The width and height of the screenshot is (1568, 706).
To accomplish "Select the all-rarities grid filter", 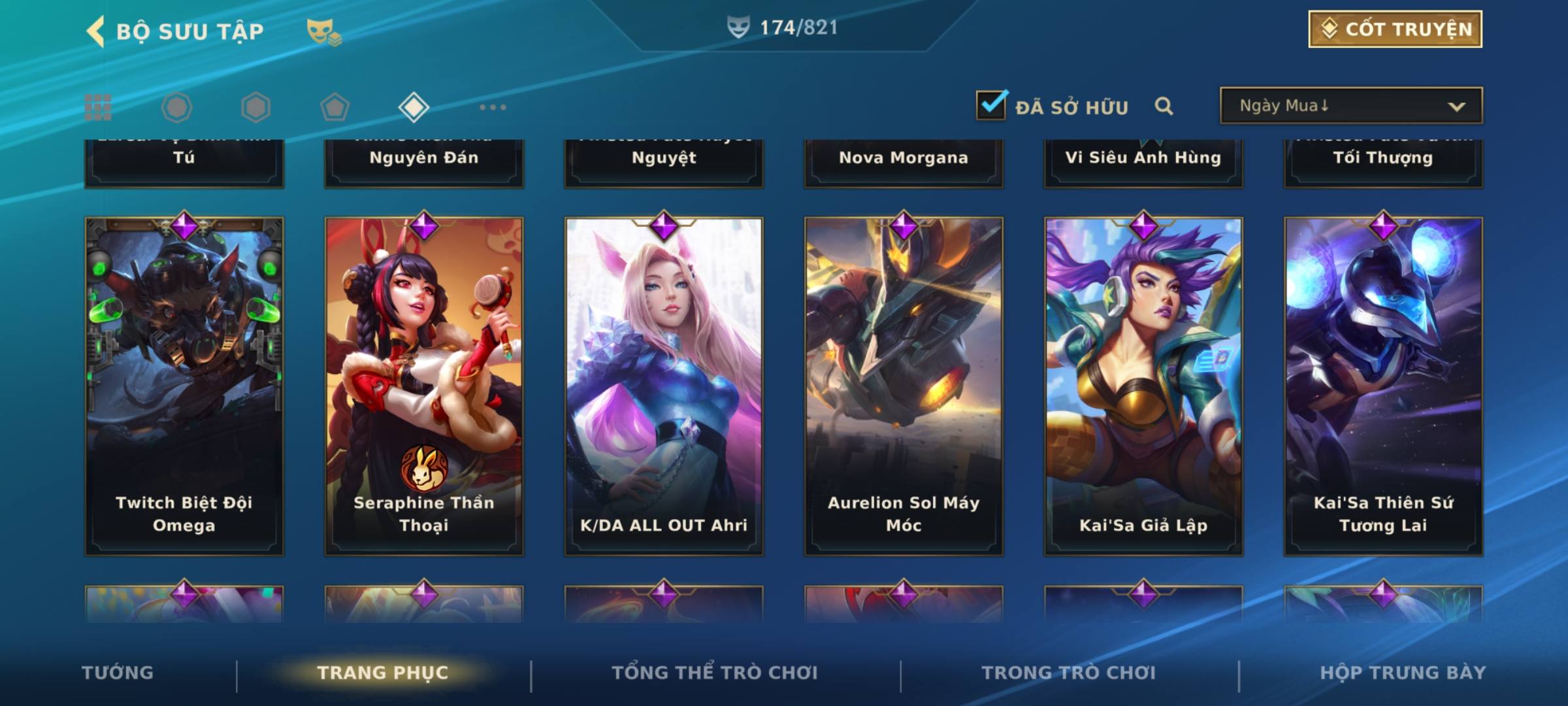I will click(x=98, y=107).
